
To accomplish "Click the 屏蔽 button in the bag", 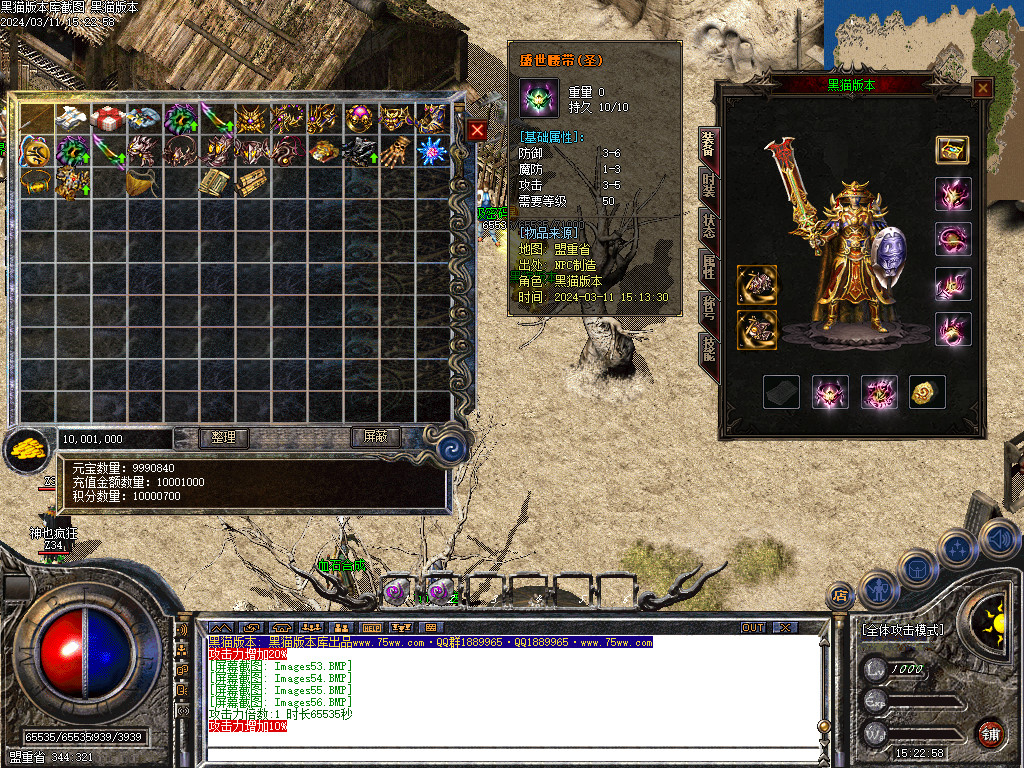I will point(375,437).
